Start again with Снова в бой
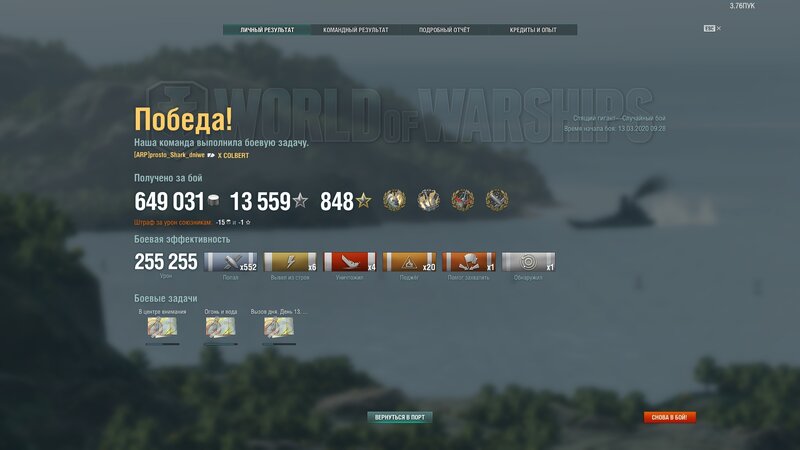This screenshot has height=450, width=800. (670, 417)
